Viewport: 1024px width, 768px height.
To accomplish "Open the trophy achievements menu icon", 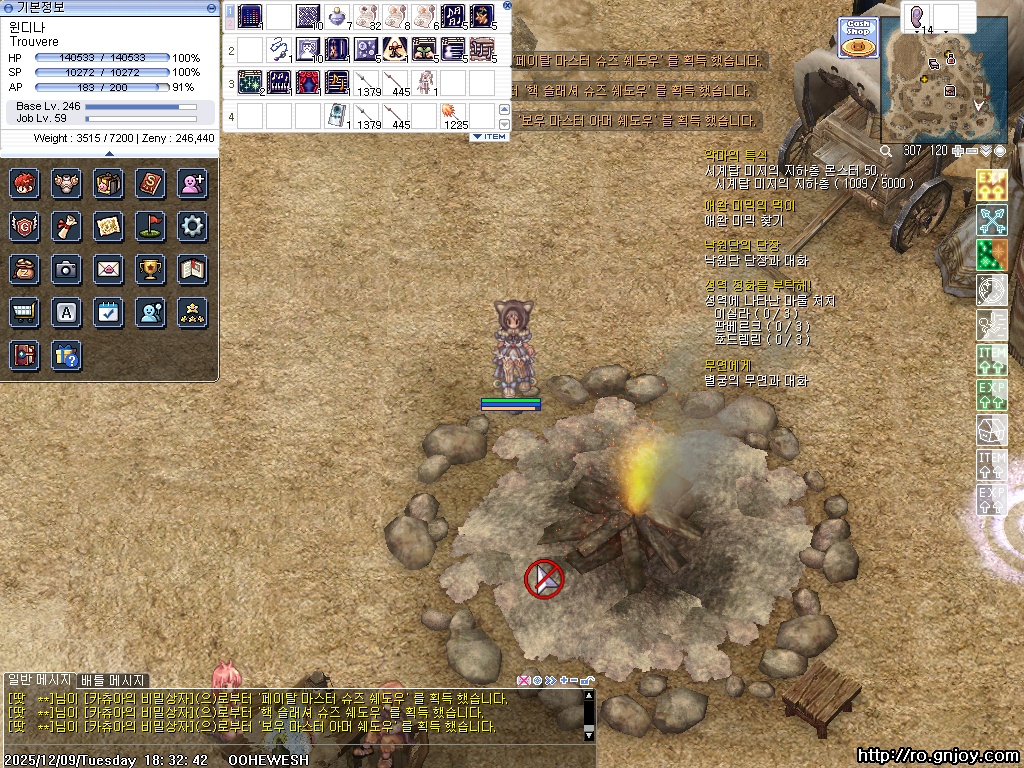I will pyautogui.click(x=150, y=269).
